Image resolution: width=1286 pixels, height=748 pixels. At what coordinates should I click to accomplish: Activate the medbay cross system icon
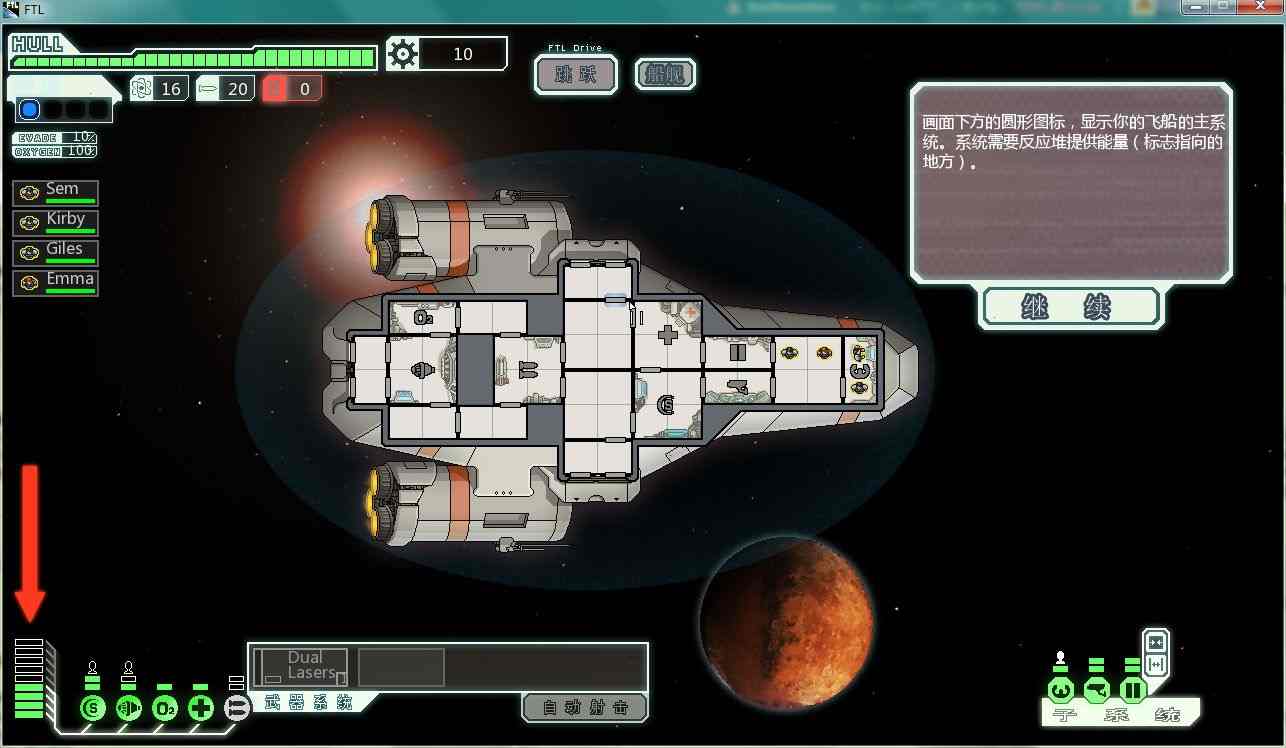coord(201,709)
